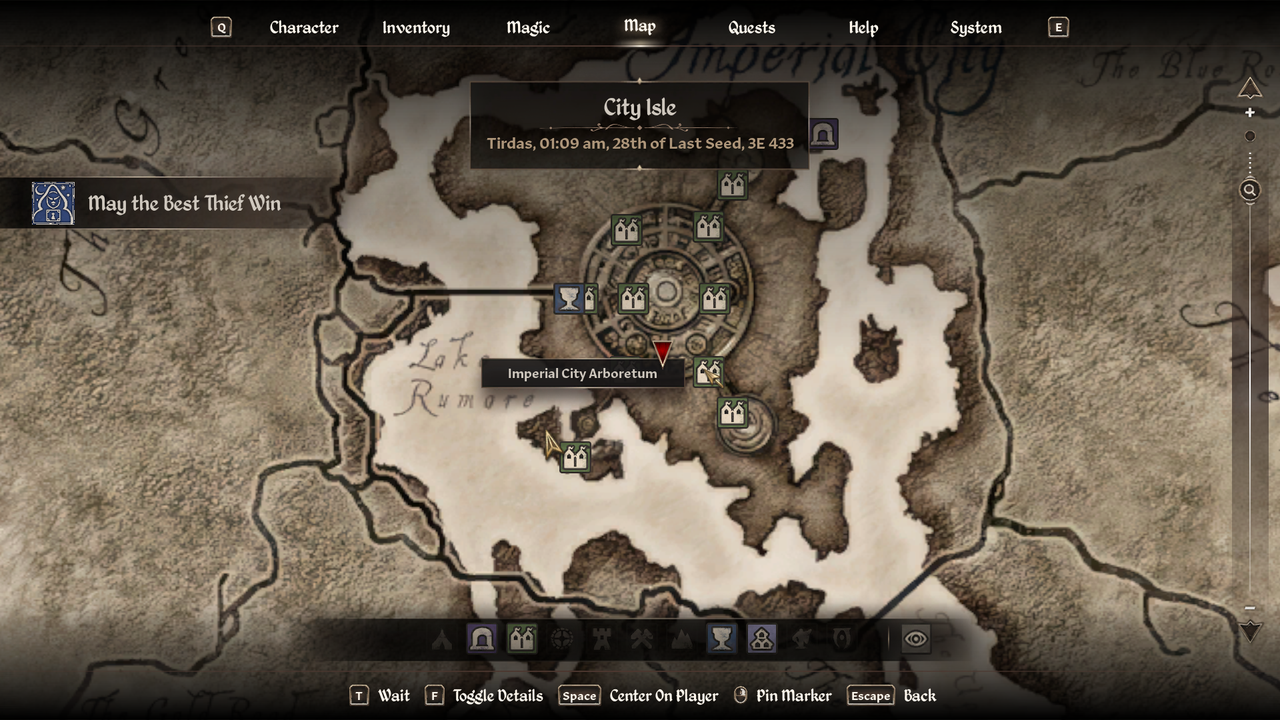Image resolution: width=1280 pixels, height=720 pixels.
Task: Select the Ayleid ruin circle filter icon
Action: click(561, 640)
